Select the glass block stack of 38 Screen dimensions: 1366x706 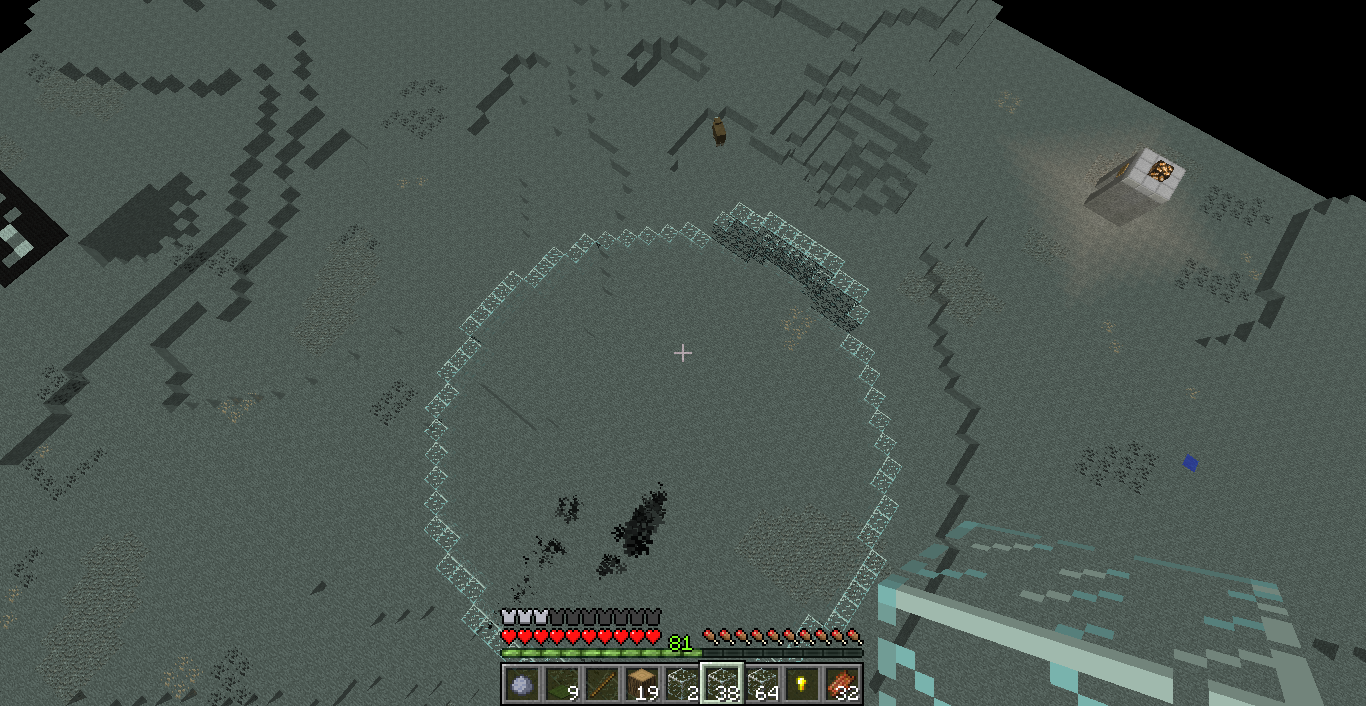[x=721, y=685]
